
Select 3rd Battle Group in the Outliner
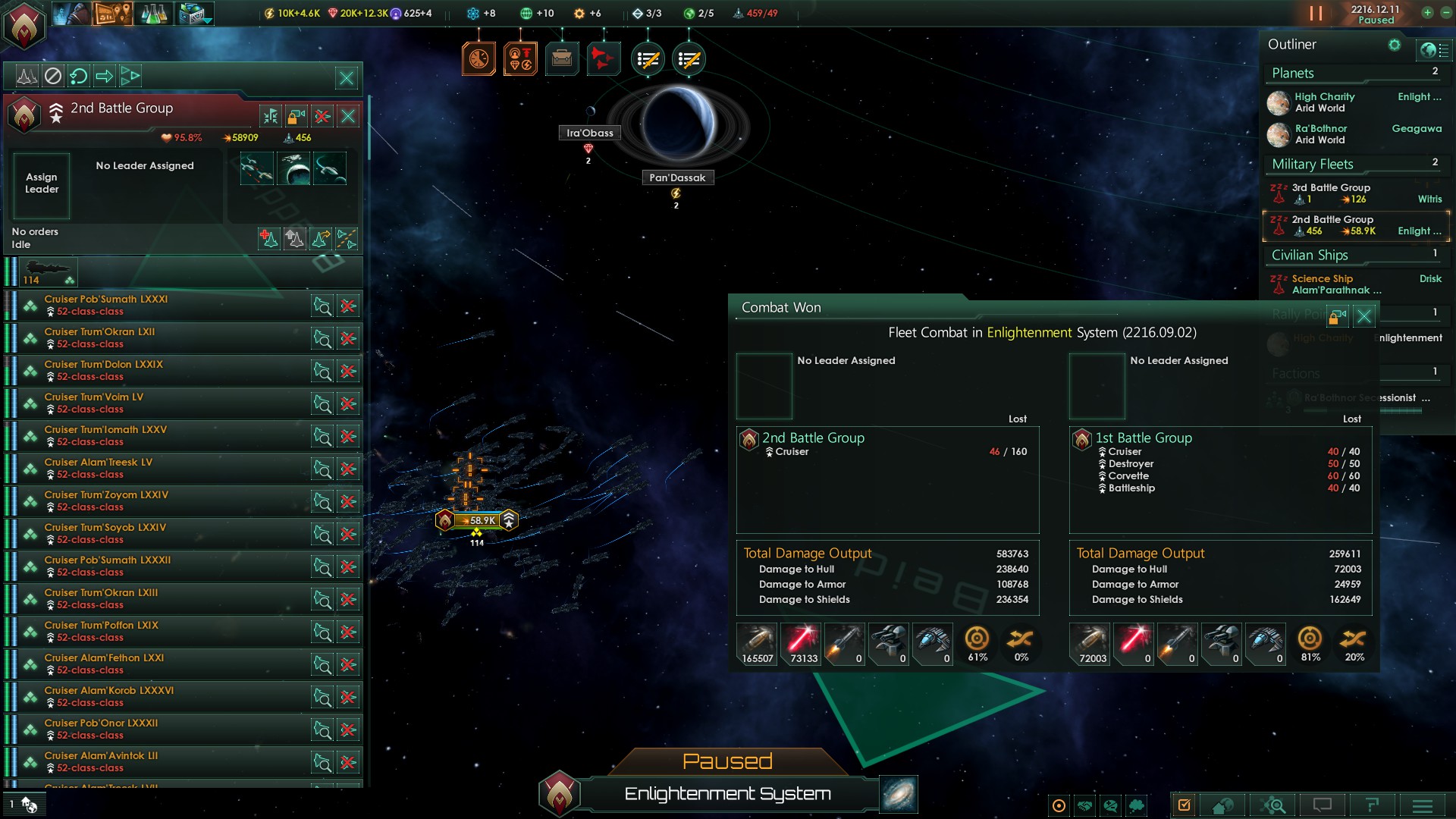tap(1331, 188)
